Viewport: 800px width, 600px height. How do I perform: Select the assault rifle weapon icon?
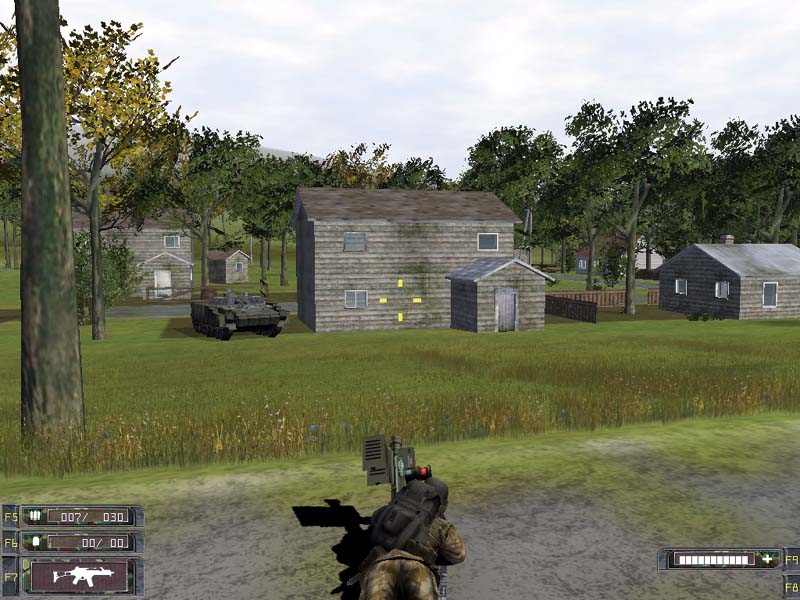[x=81, y=575]
